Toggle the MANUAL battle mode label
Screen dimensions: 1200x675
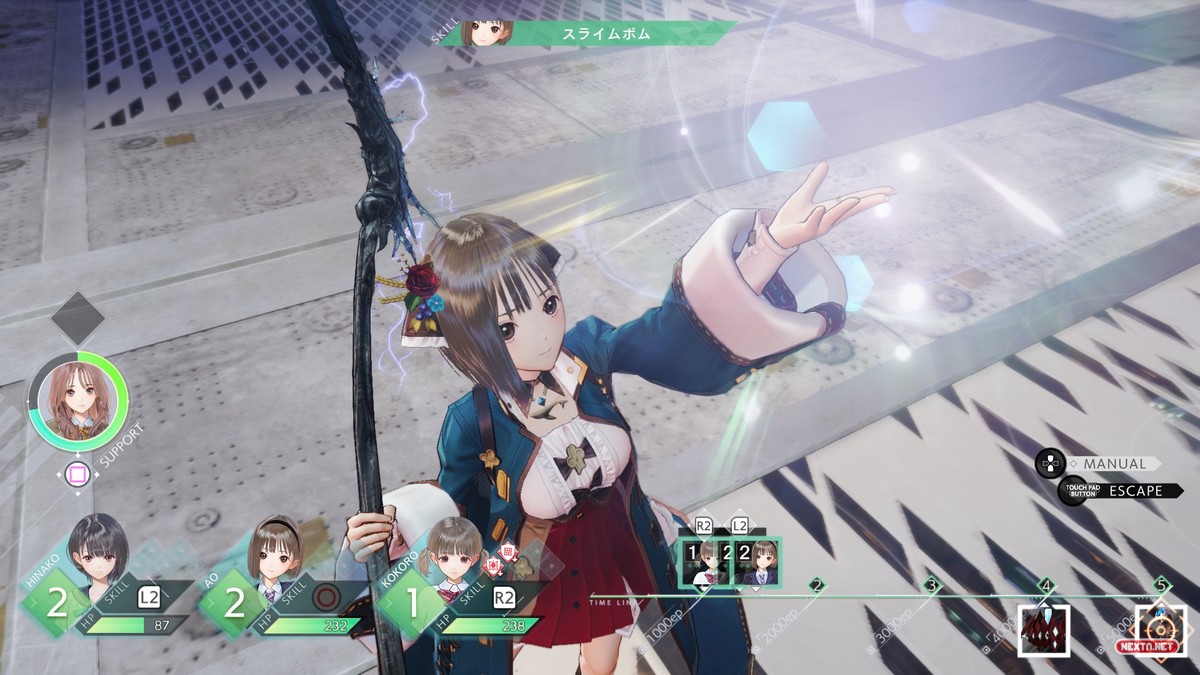(x=1113, y=464)
